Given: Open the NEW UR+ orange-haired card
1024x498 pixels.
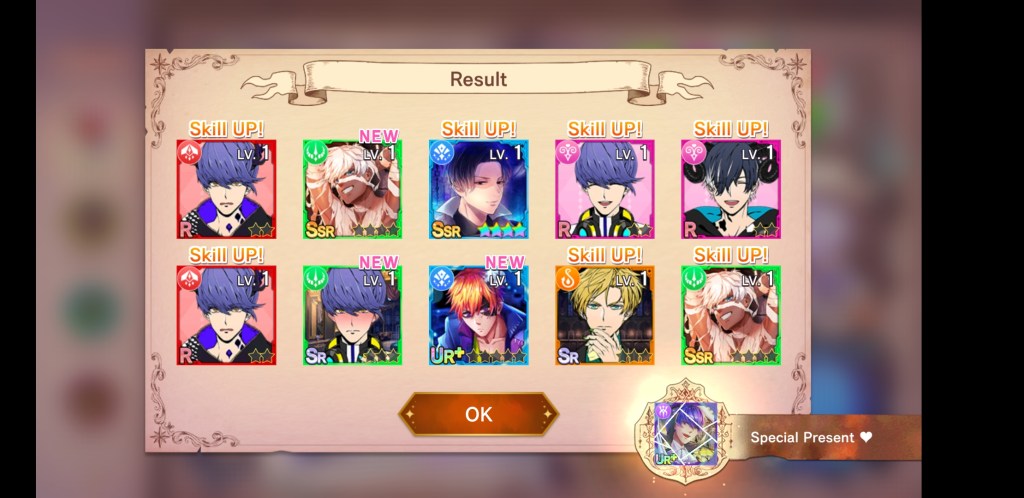Looking at the screenshot, I should pyautogui.click(x=478, y=315).
